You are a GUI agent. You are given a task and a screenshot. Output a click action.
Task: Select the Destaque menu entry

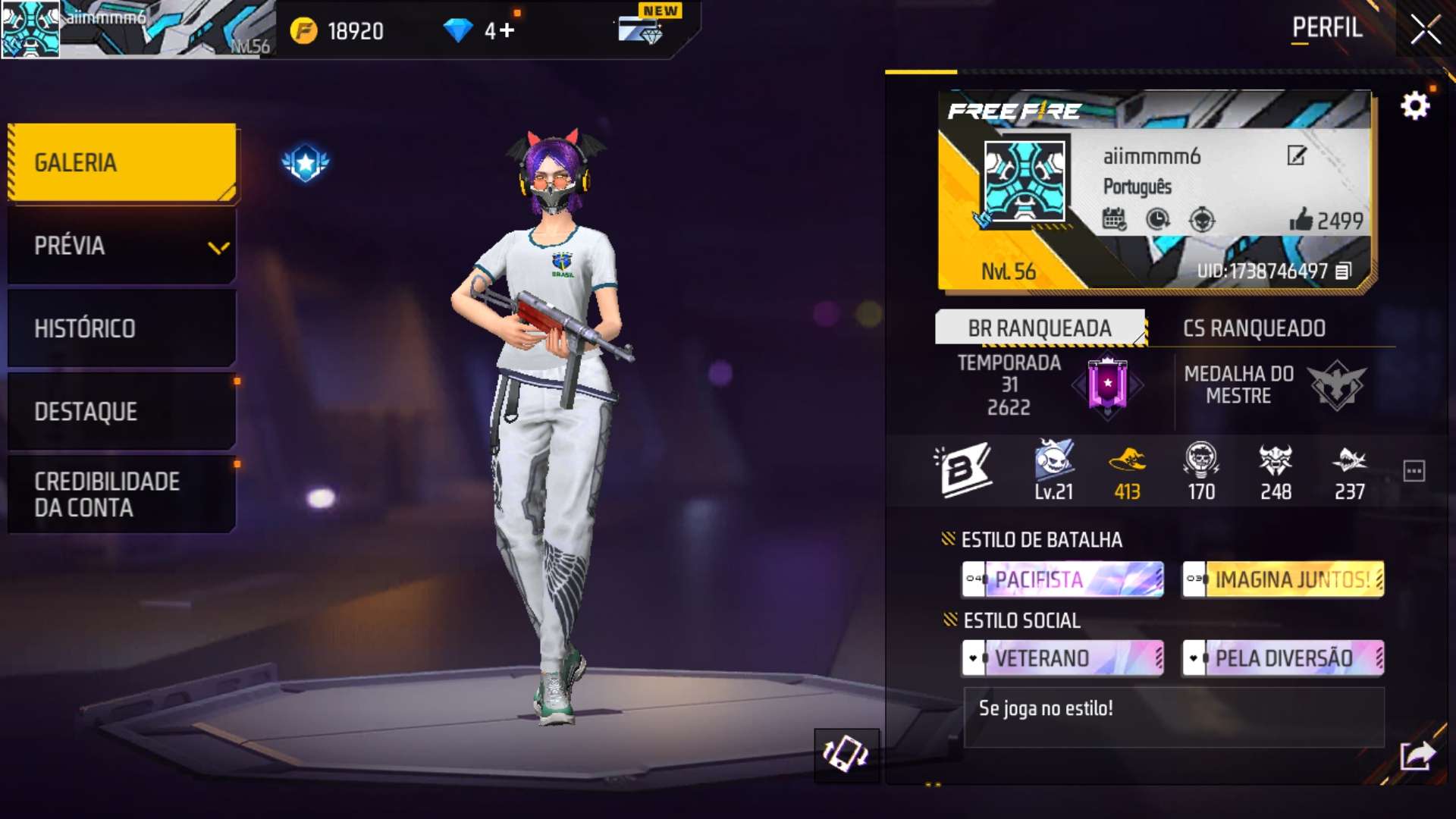tap(121, 411)
